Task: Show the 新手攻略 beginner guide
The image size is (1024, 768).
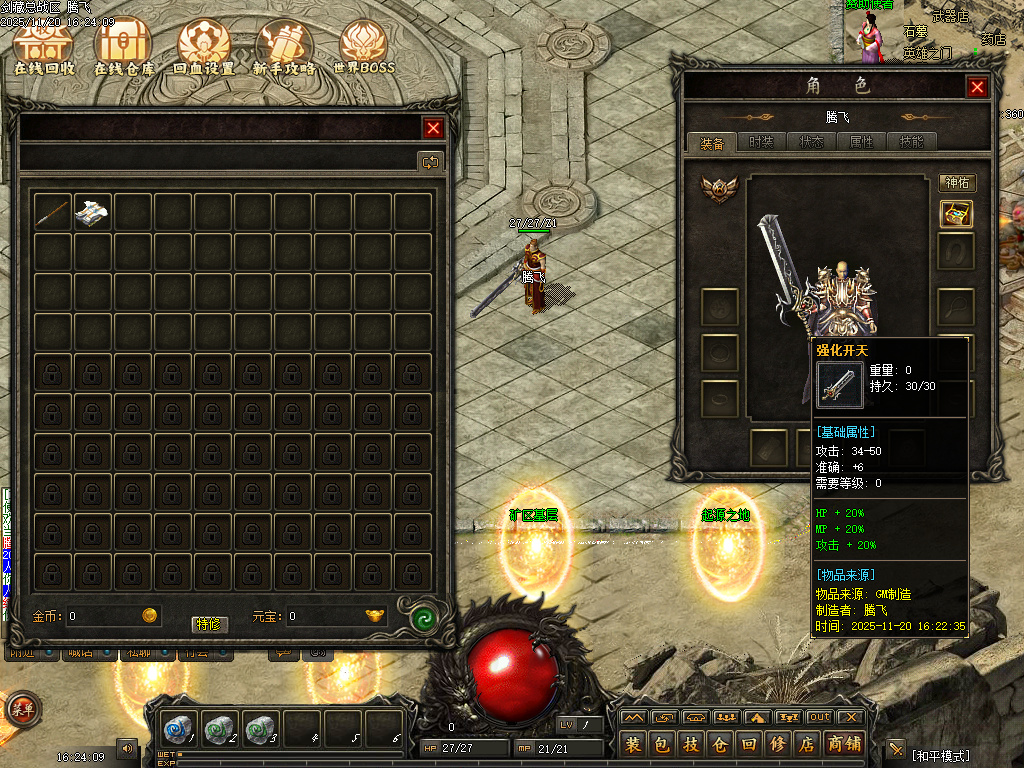Action: pos(284,48)
